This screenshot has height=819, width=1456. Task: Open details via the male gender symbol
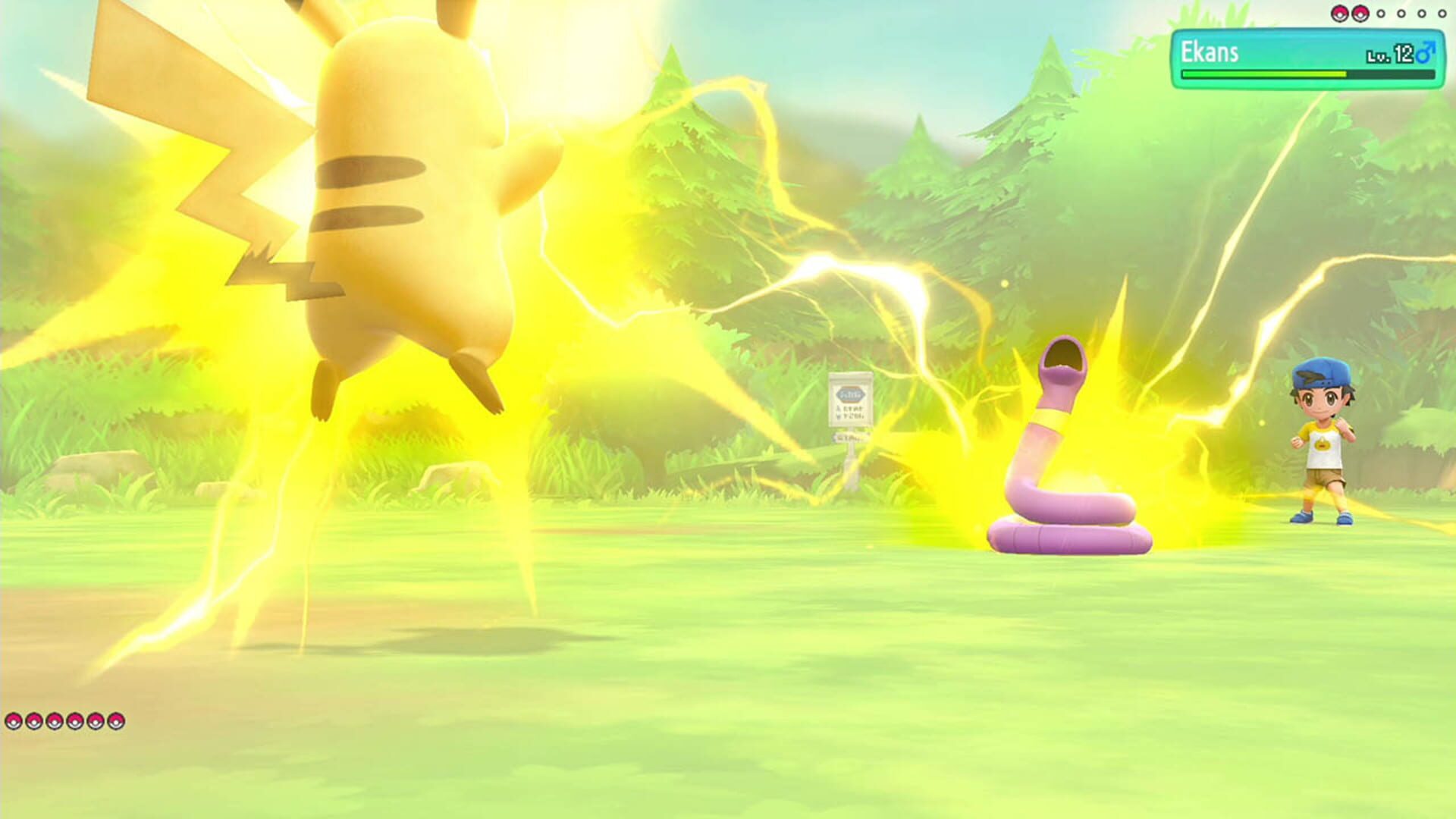click(1425, 53)
